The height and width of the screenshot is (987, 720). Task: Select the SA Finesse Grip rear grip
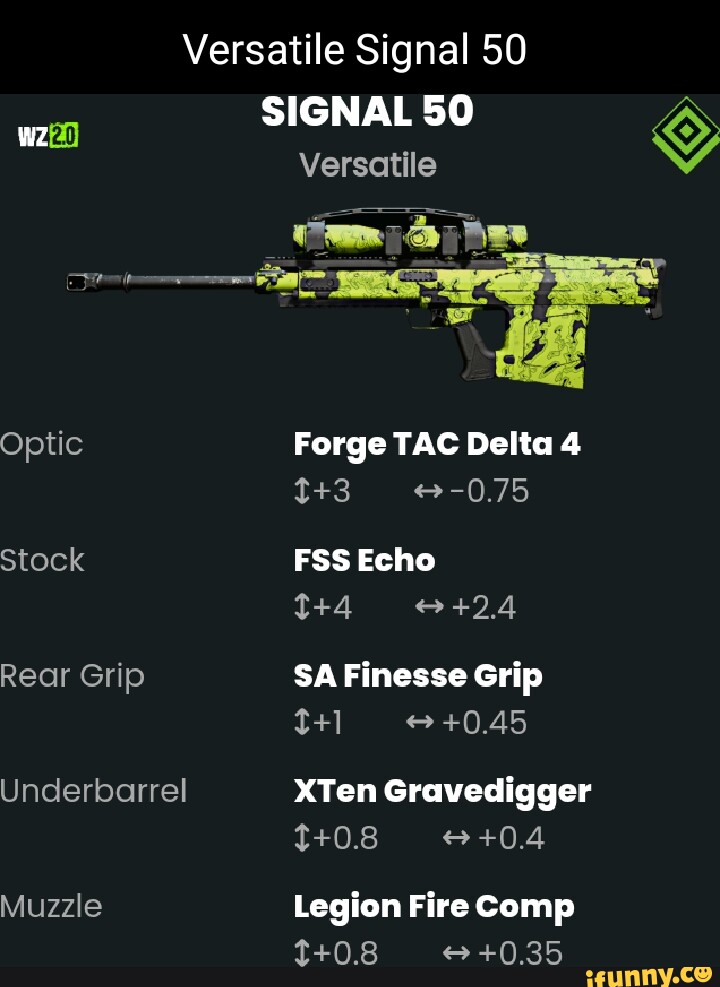(x=417, y=676)
